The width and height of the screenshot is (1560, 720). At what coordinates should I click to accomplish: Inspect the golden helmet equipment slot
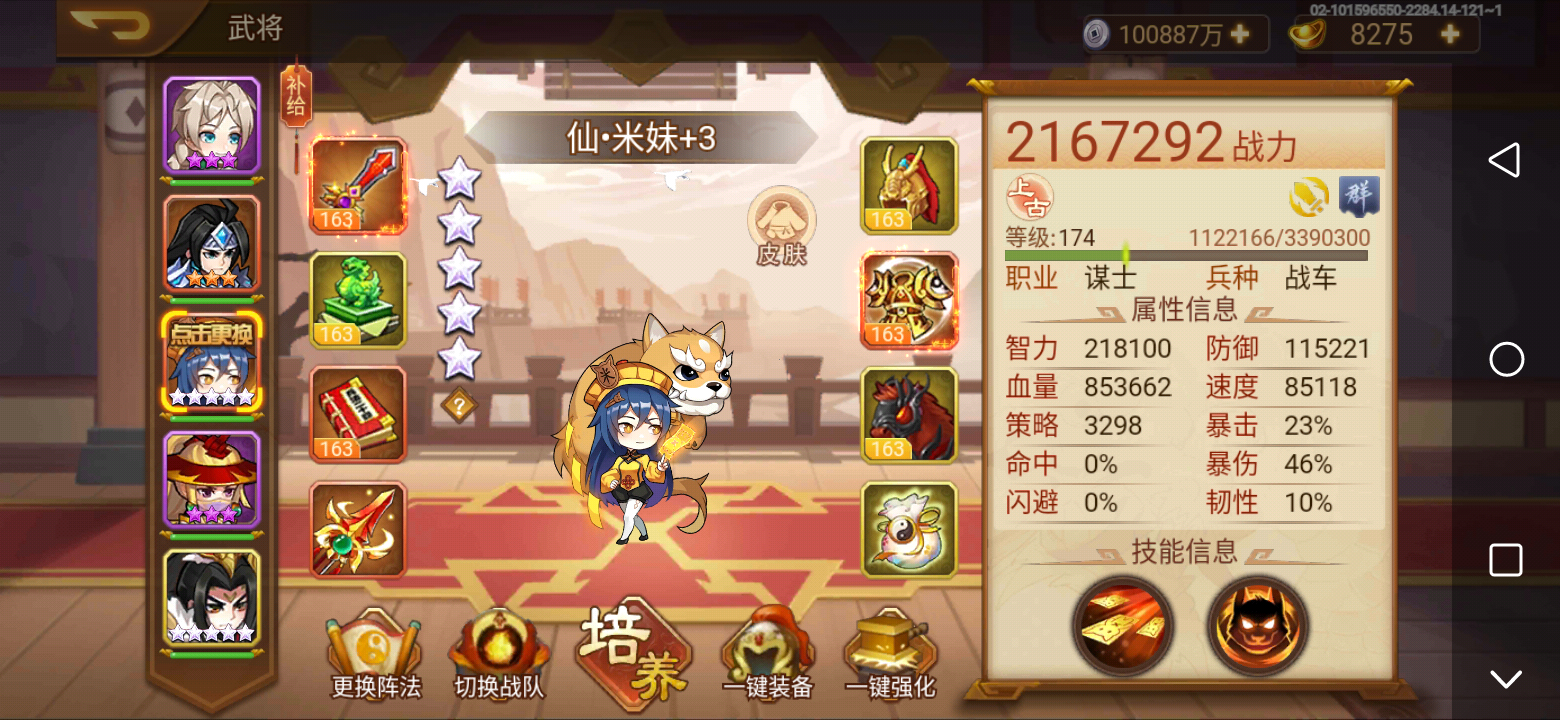[908, 186]
